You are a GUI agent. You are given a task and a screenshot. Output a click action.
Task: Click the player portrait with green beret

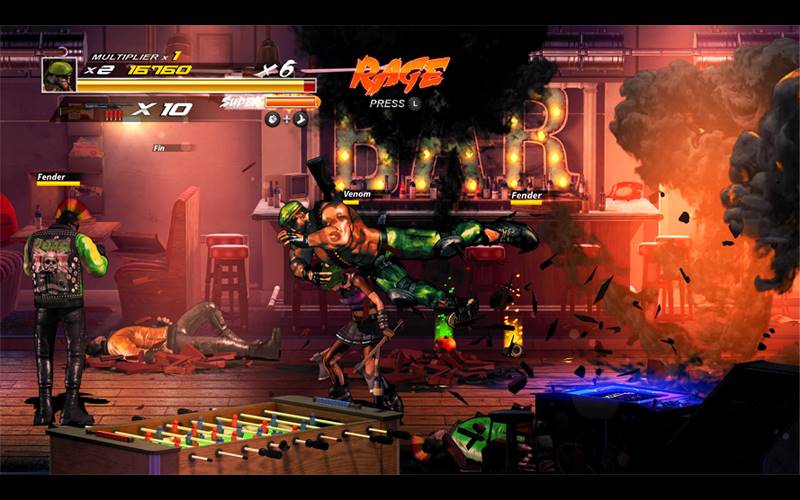click(58, 75)
